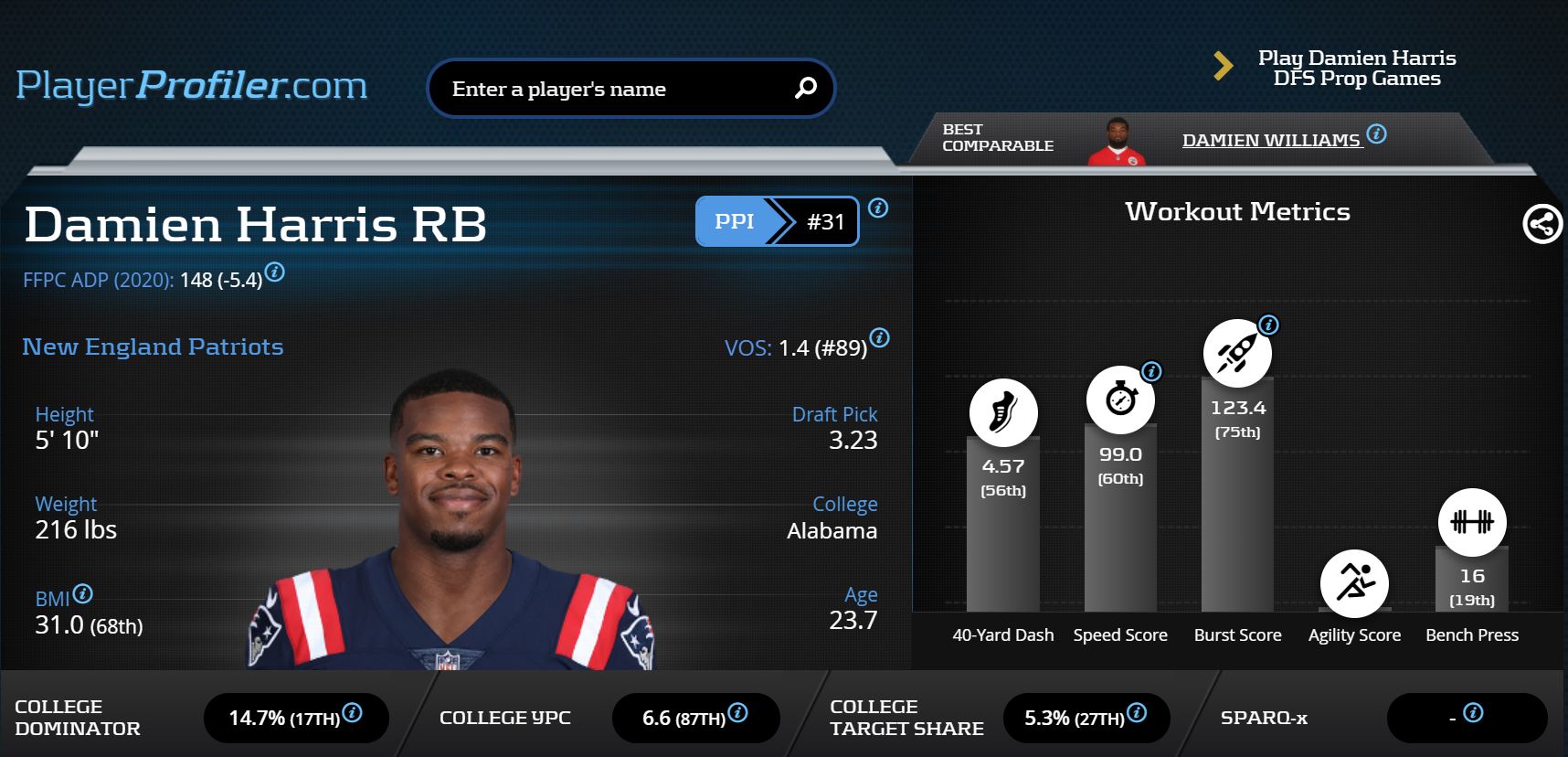The width and height of the screenshot is (1568, 757).
Task: Select the 40-Yard Dash shoe icon
Action: tap(1003, 412)
